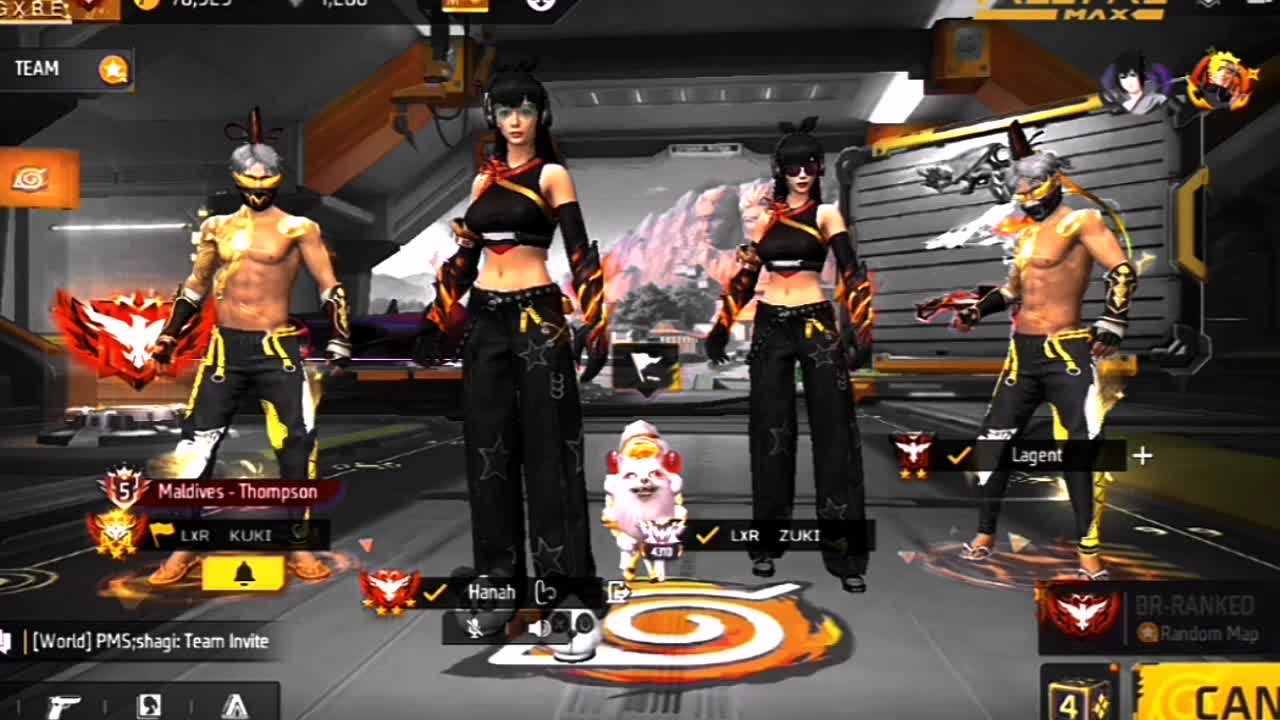This screenshot has width=1280, height=720.
Task: Open the dice icon showing 4
Action: click(1078, 696)
